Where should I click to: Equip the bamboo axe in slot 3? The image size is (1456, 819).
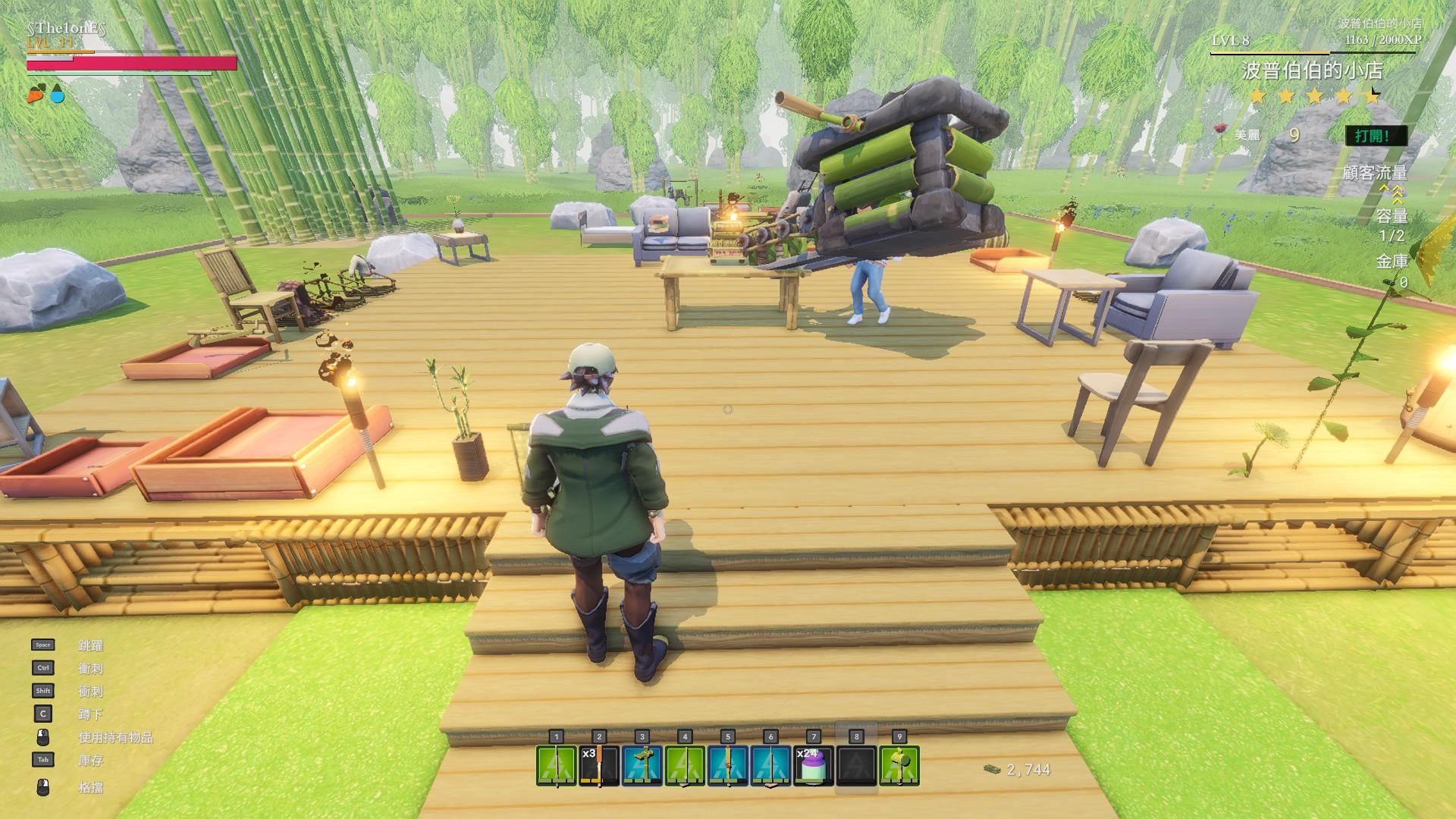(642, 765)
